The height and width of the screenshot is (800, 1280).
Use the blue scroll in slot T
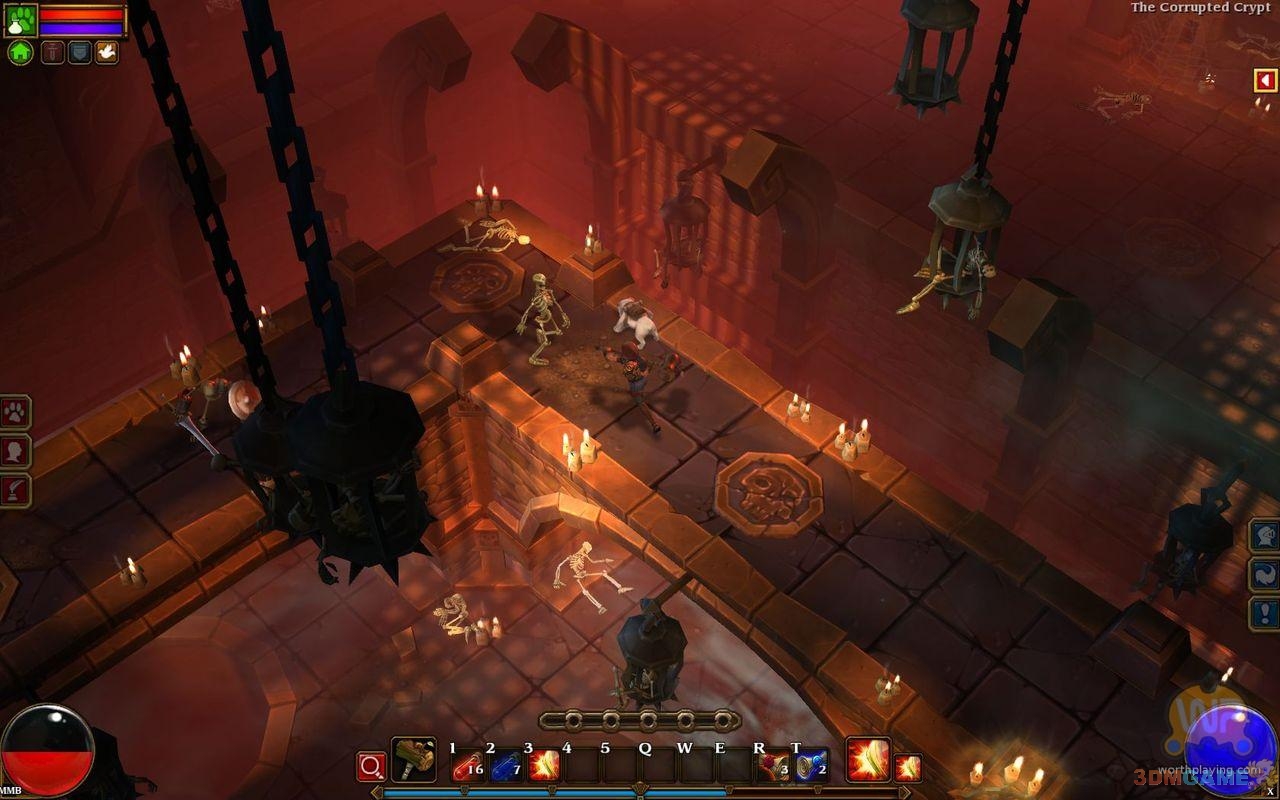point(811,766)
